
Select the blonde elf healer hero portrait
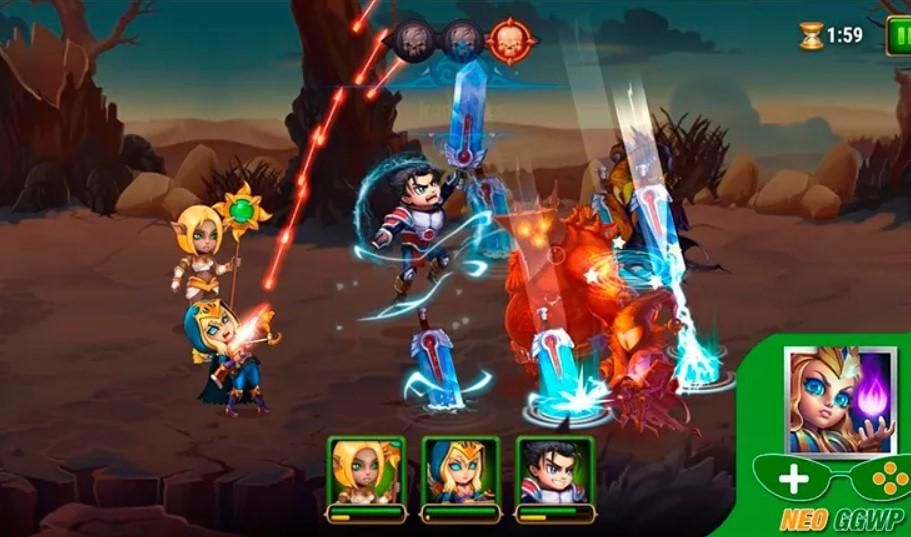(x=366, y=472)
